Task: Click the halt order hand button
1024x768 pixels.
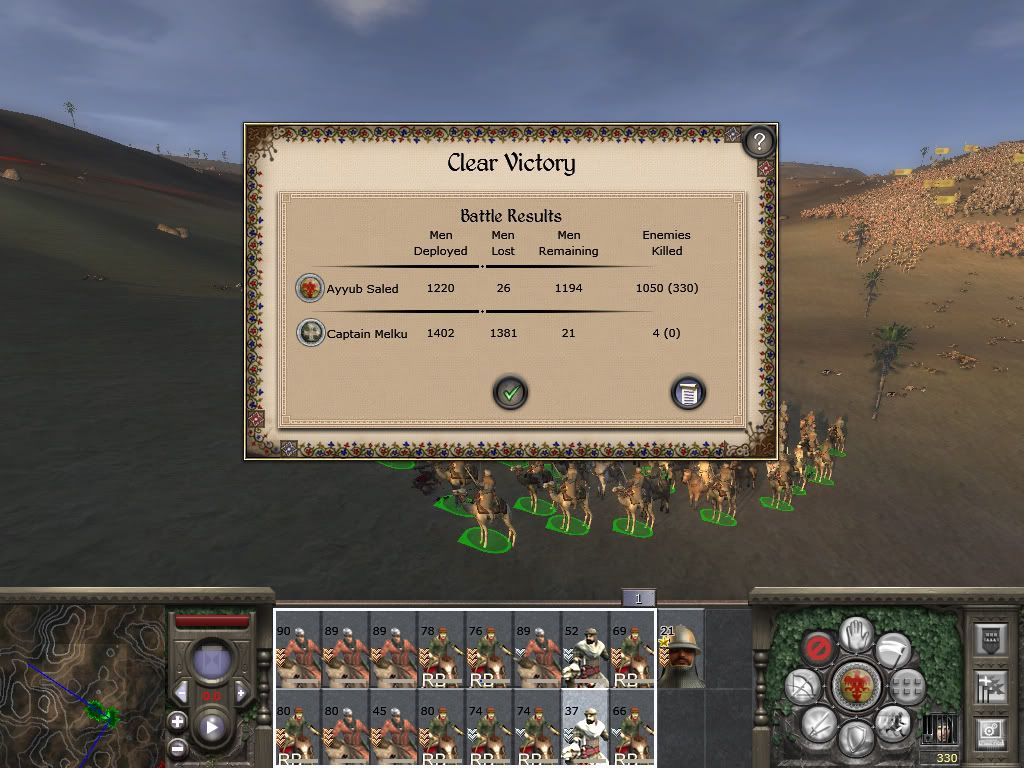Action: click(x=856, y=634)
